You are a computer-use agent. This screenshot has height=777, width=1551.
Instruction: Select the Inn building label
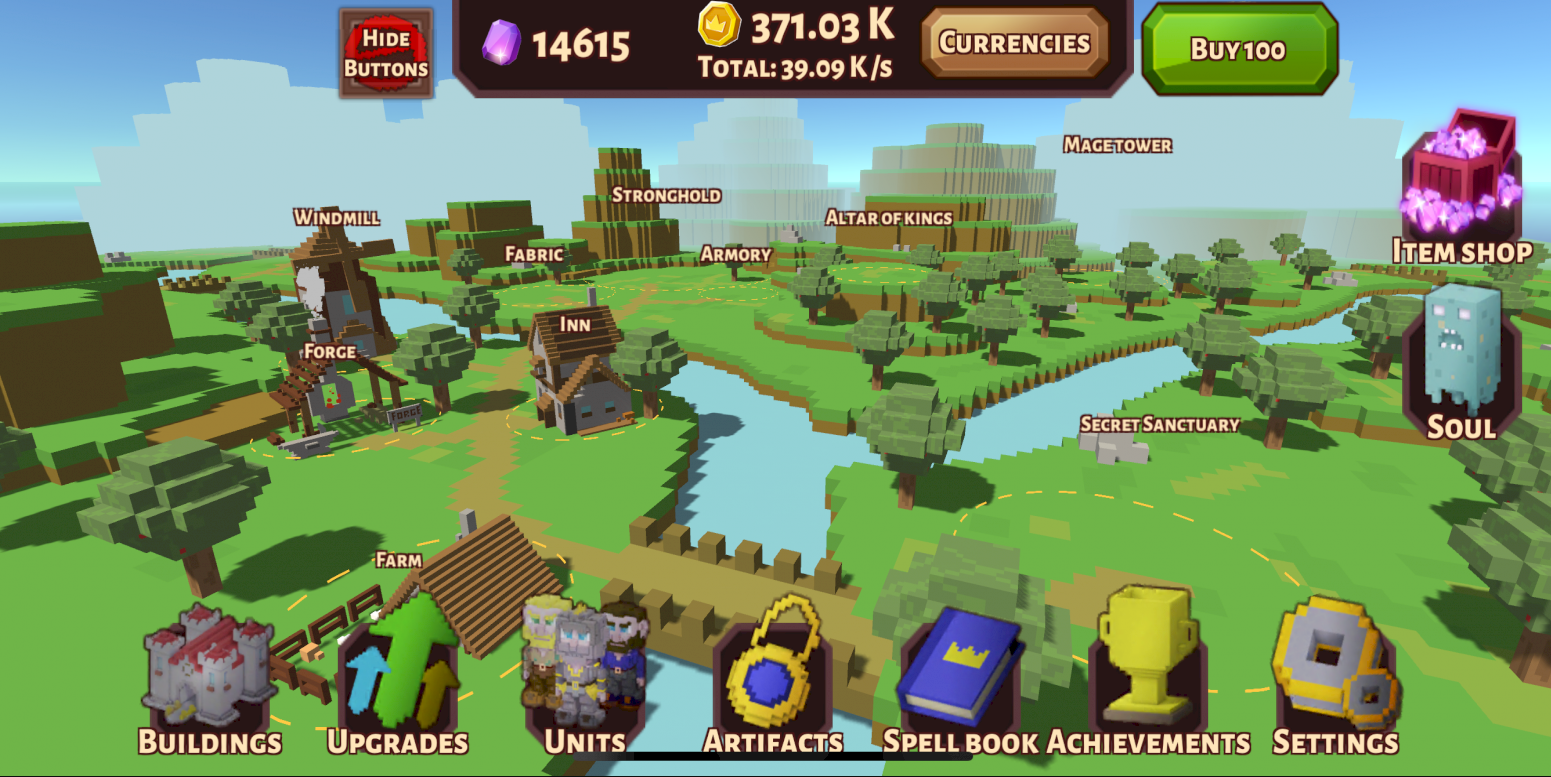(x=575, y=325)
